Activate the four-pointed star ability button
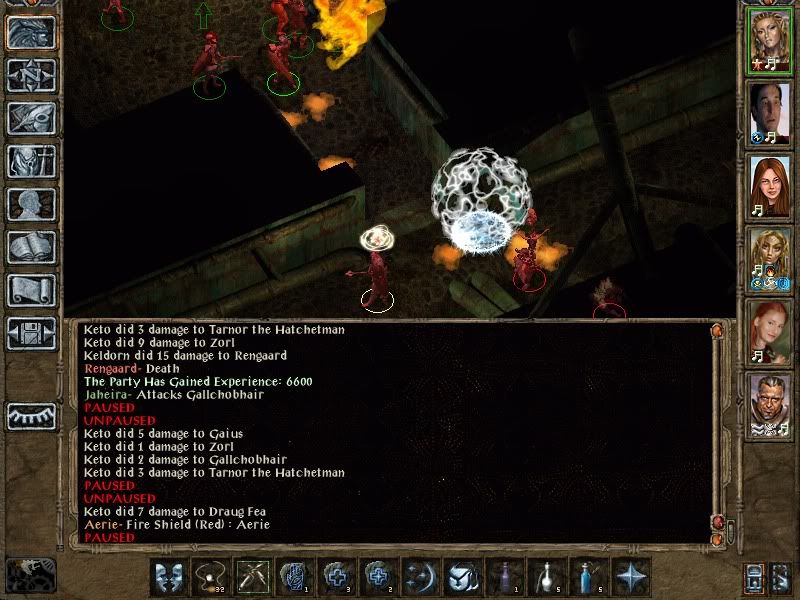This screenshot has height=600, width=800. click(630, 577)
